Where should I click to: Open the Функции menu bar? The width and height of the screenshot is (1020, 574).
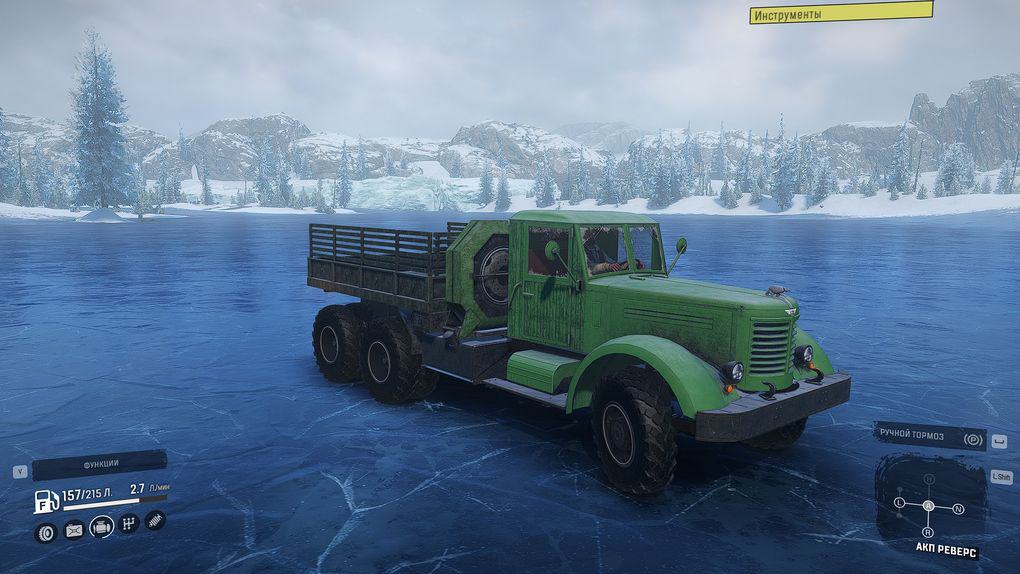click(99, 465)
